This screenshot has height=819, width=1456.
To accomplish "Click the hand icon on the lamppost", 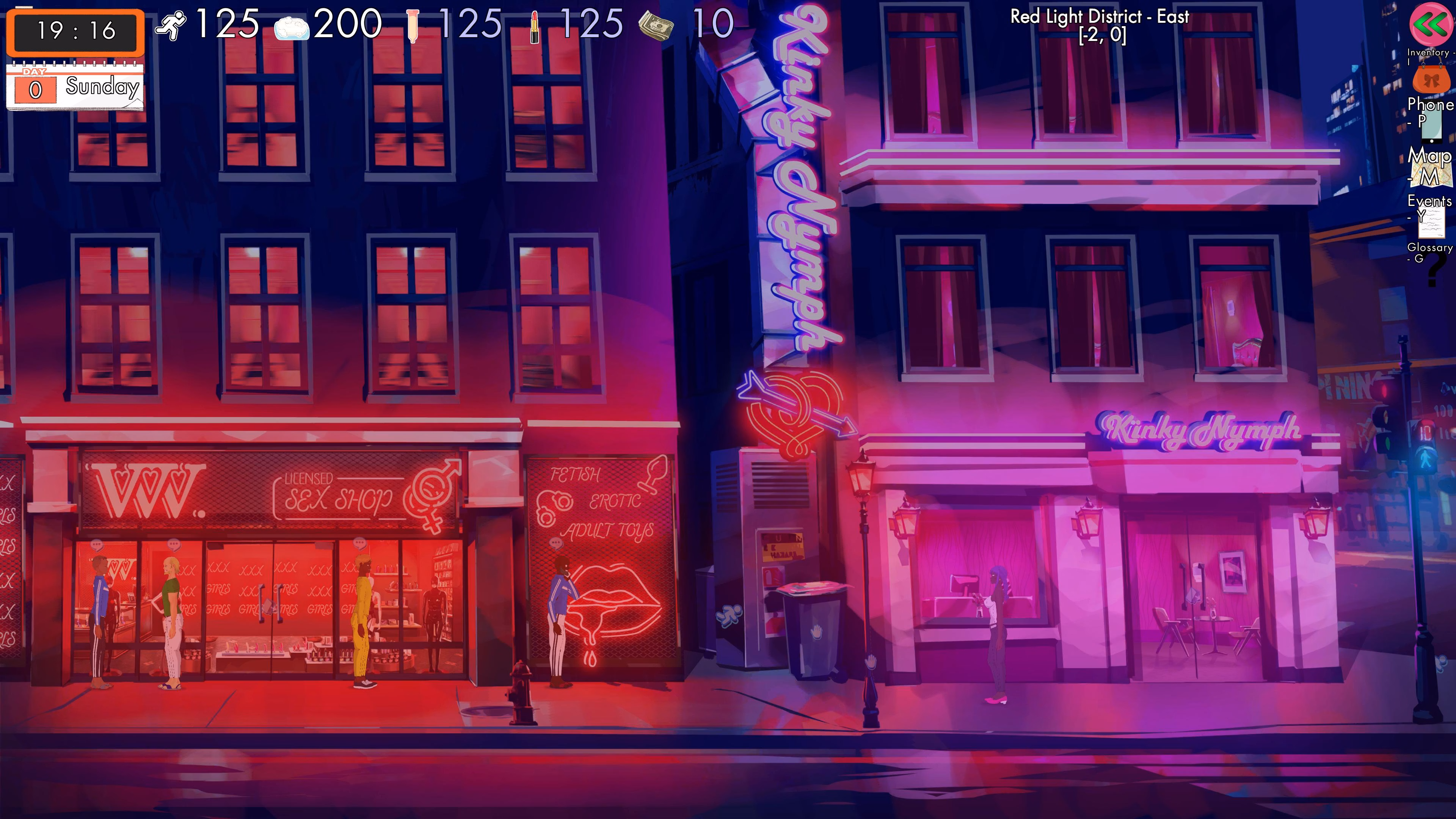I will 871,662.
